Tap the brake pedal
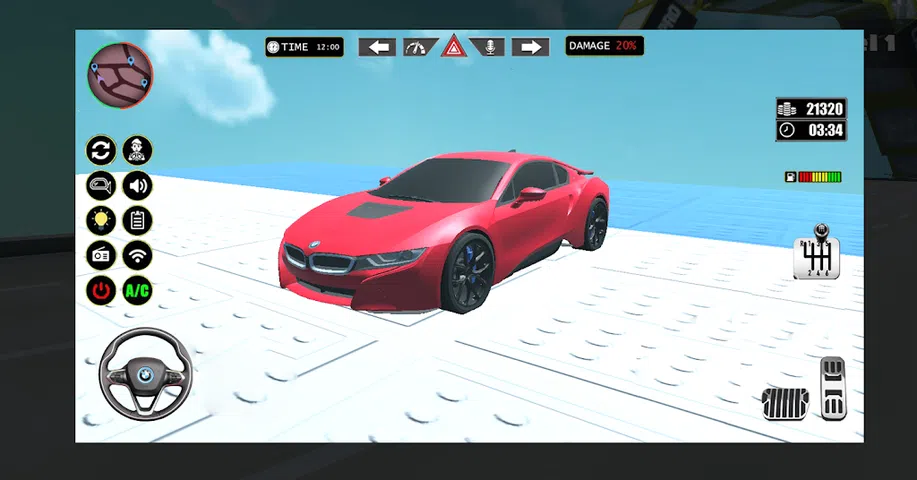This screenshot has width=917, height=480. pyautogui.click(x=785, y=404)
